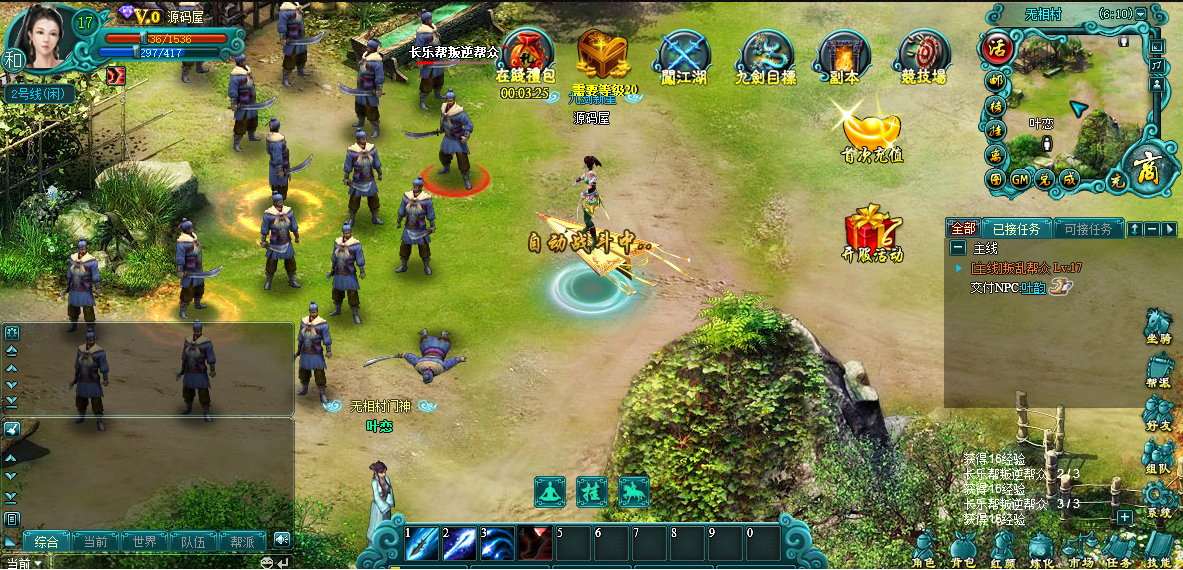Open the 角色 character sheet
The height and width of the screenshot is (570, 1183).
coord(924,548)
